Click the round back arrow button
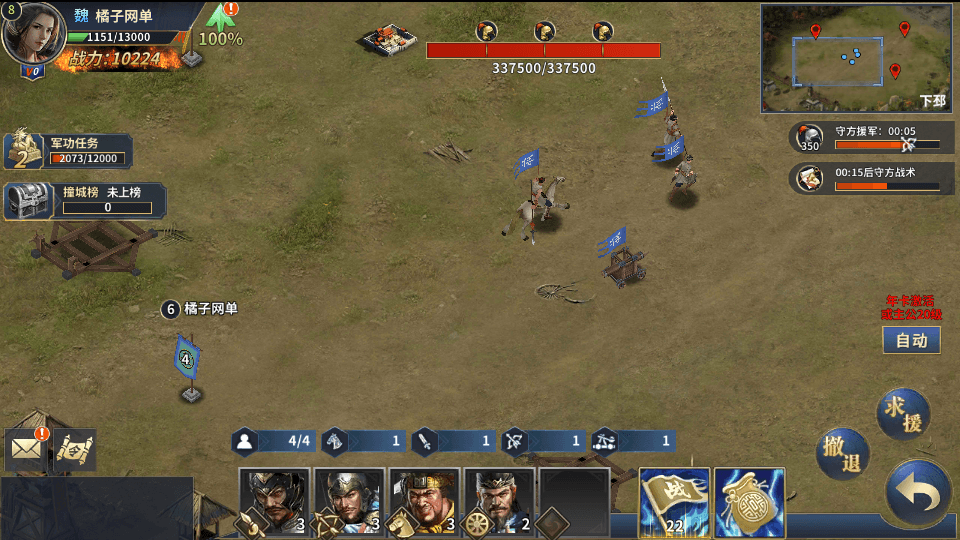 coord(917,493)
